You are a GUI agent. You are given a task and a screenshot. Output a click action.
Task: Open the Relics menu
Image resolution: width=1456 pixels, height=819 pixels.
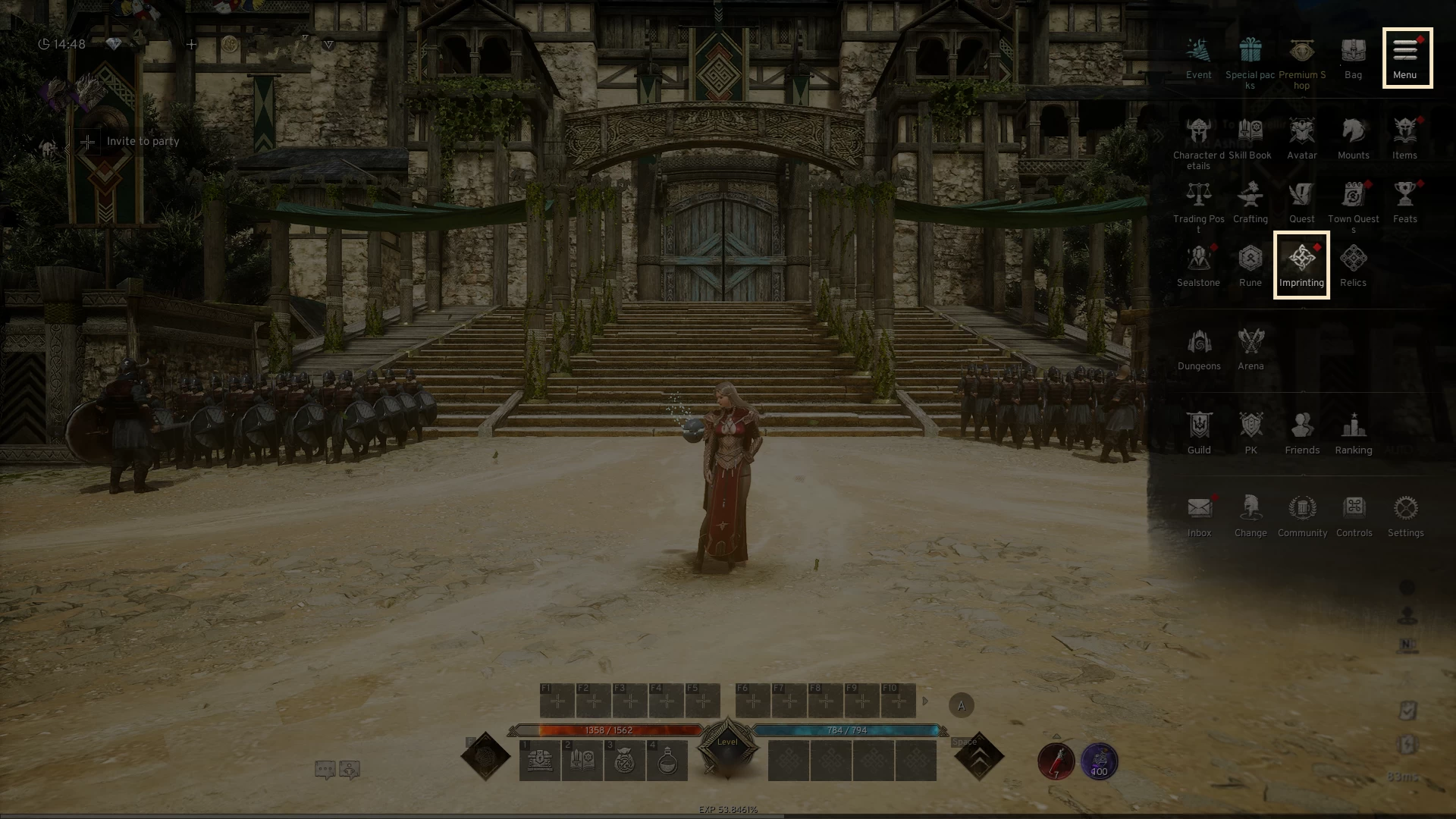pos(1353,266)
